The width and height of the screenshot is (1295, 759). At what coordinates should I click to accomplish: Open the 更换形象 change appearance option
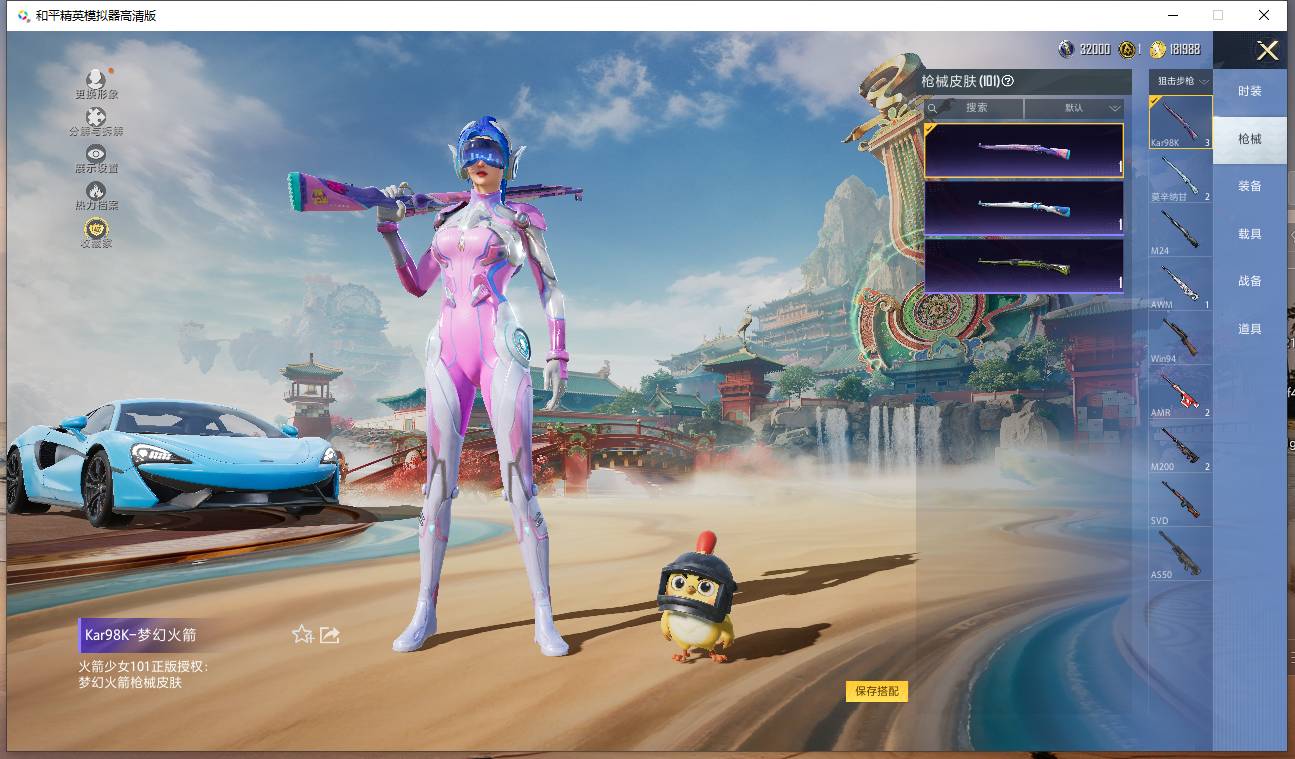pos(96,82)
